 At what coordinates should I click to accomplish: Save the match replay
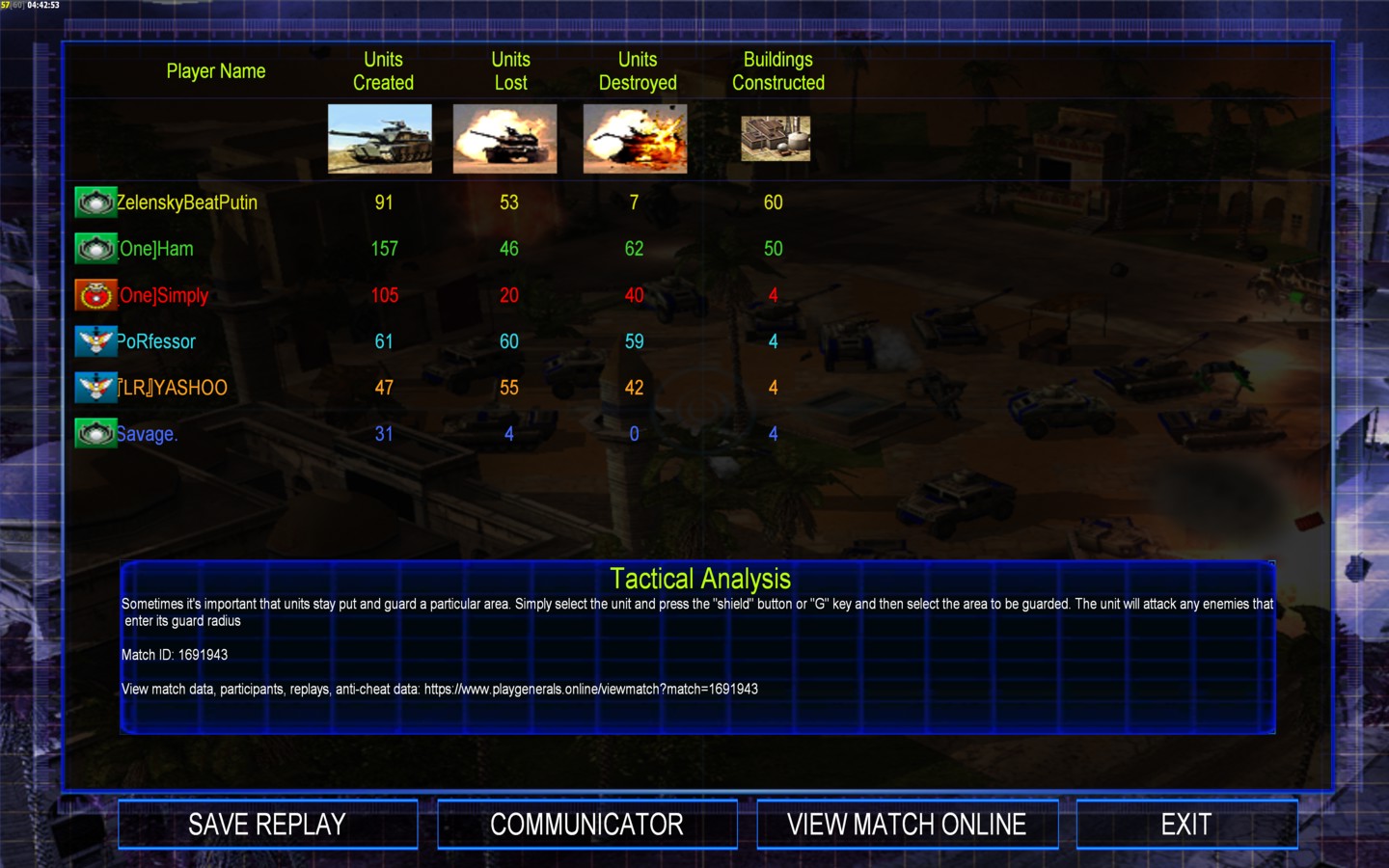(x=267, y=825)
